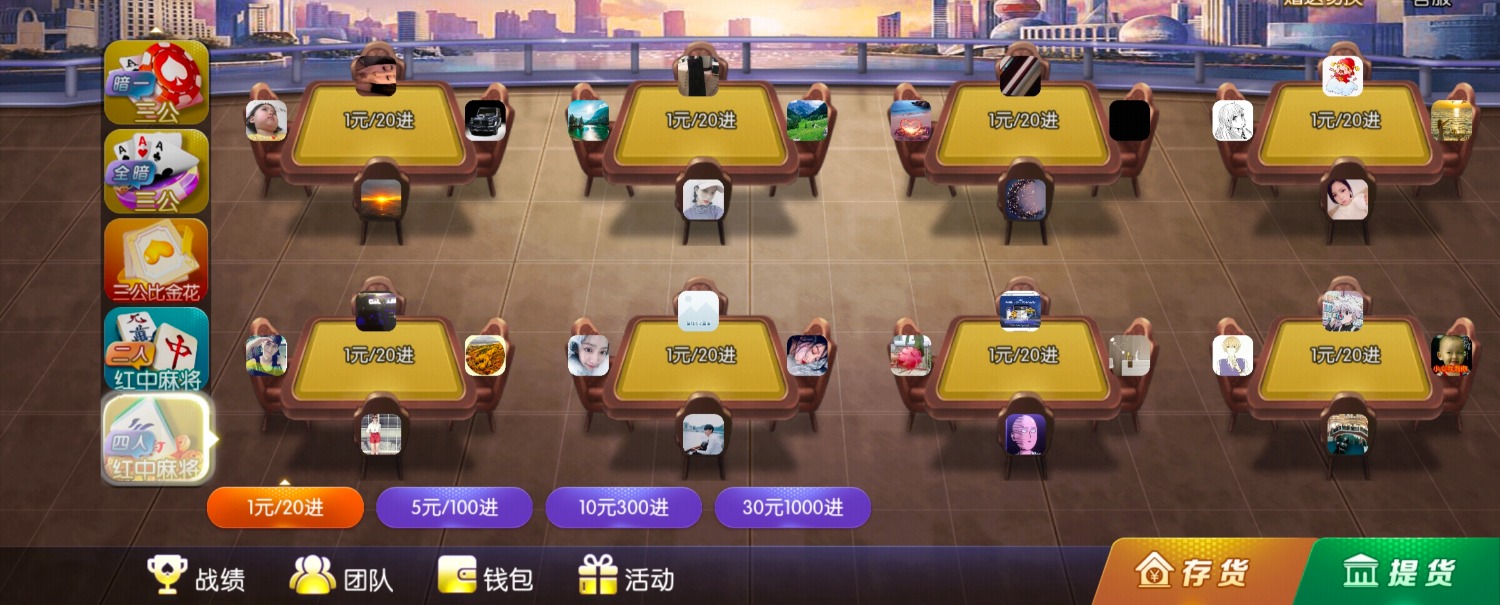Open the 战绩 trophy records menu
Screen dimensions: 1500x605
(x=196, y=577)
